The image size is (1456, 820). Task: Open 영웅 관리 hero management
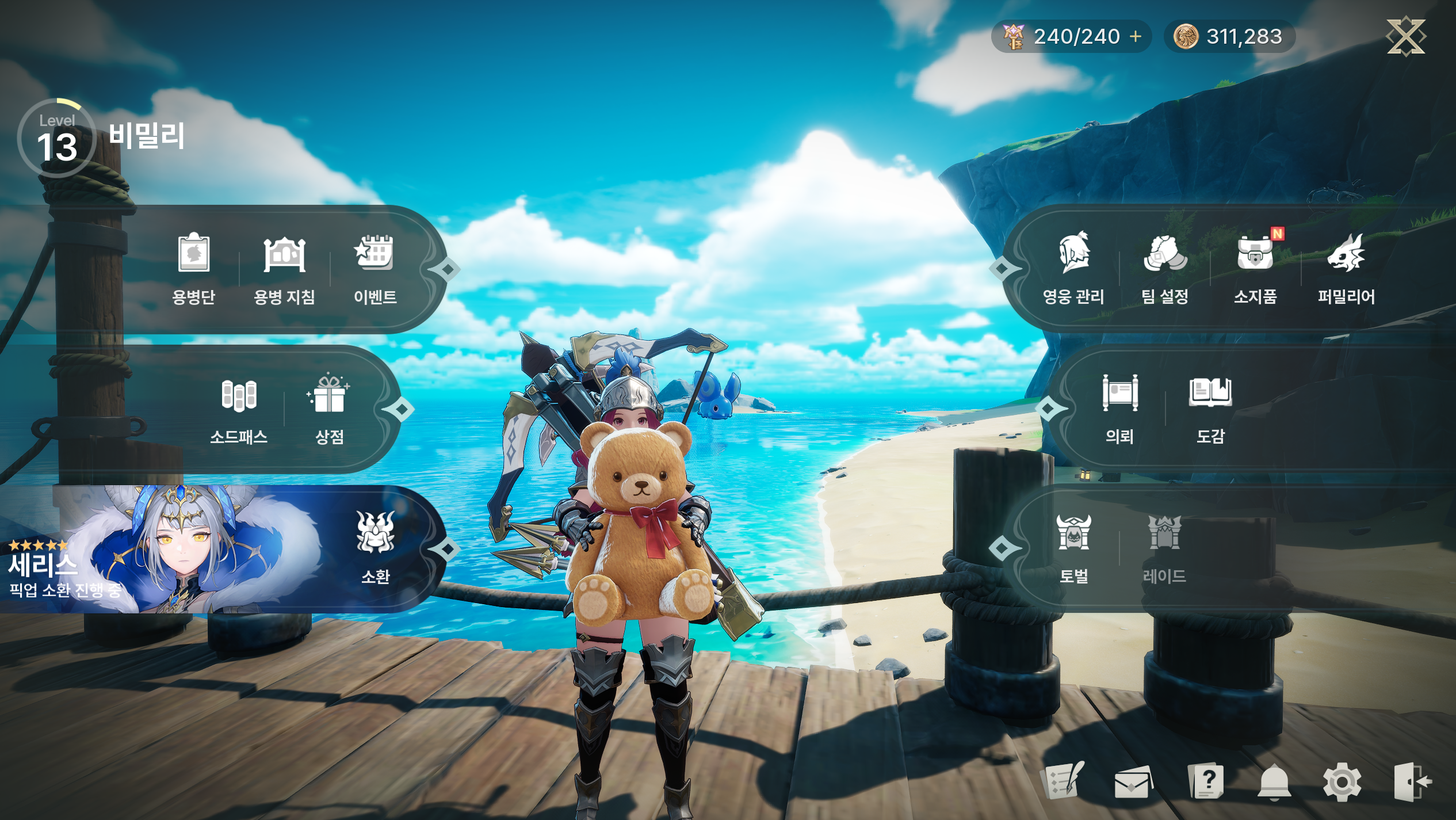coord(1073,268)
